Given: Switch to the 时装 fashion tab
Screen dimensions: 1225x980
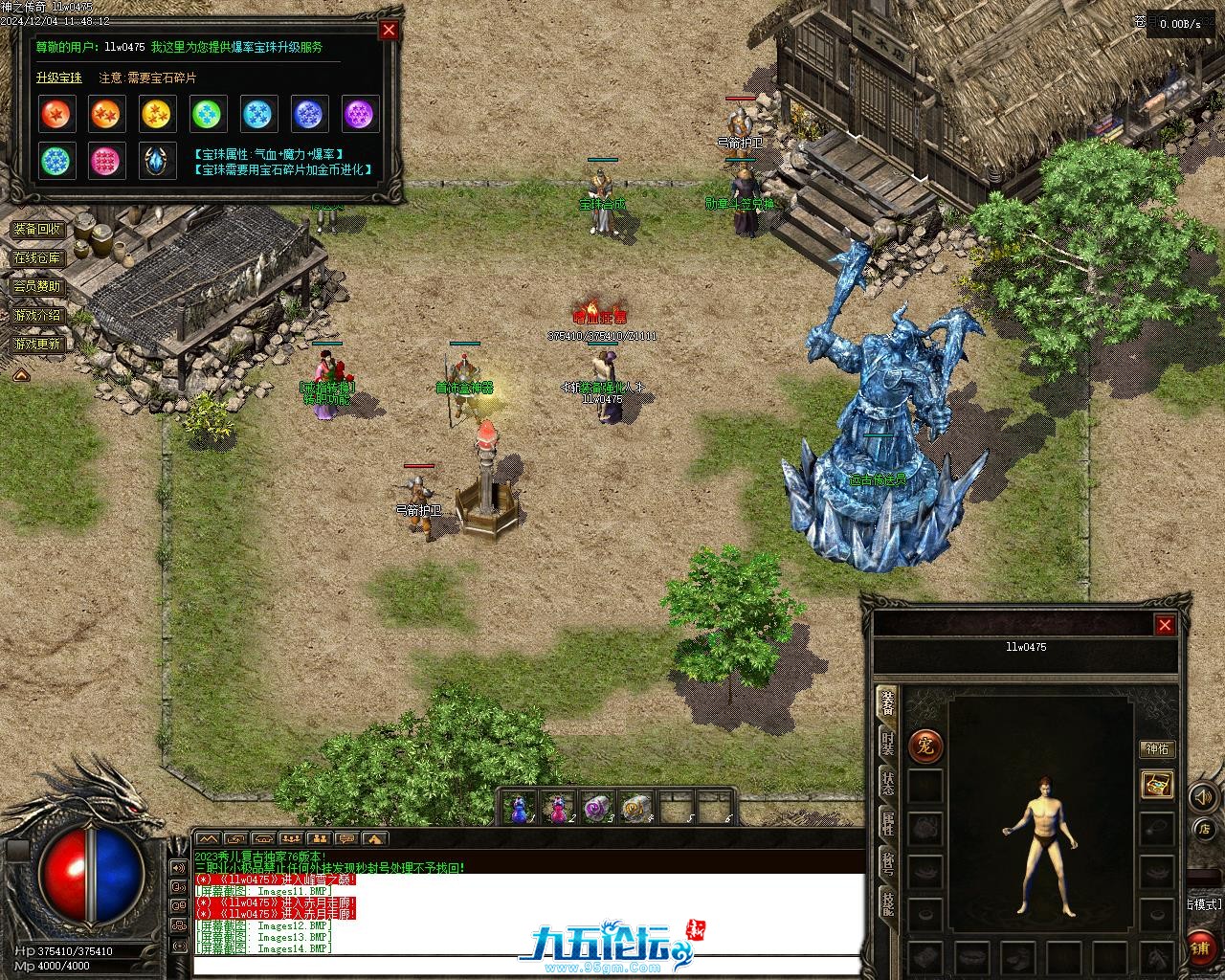Looking at the screenshot, I should (x=888, y=743).
